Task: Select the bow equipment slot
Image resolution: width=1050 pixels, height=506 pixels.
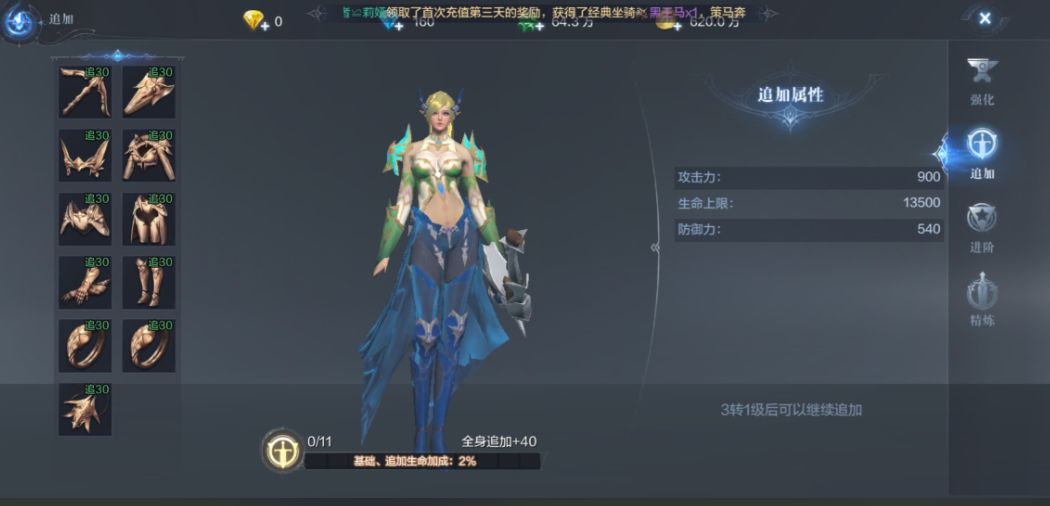Action: (x=85, y=92)
